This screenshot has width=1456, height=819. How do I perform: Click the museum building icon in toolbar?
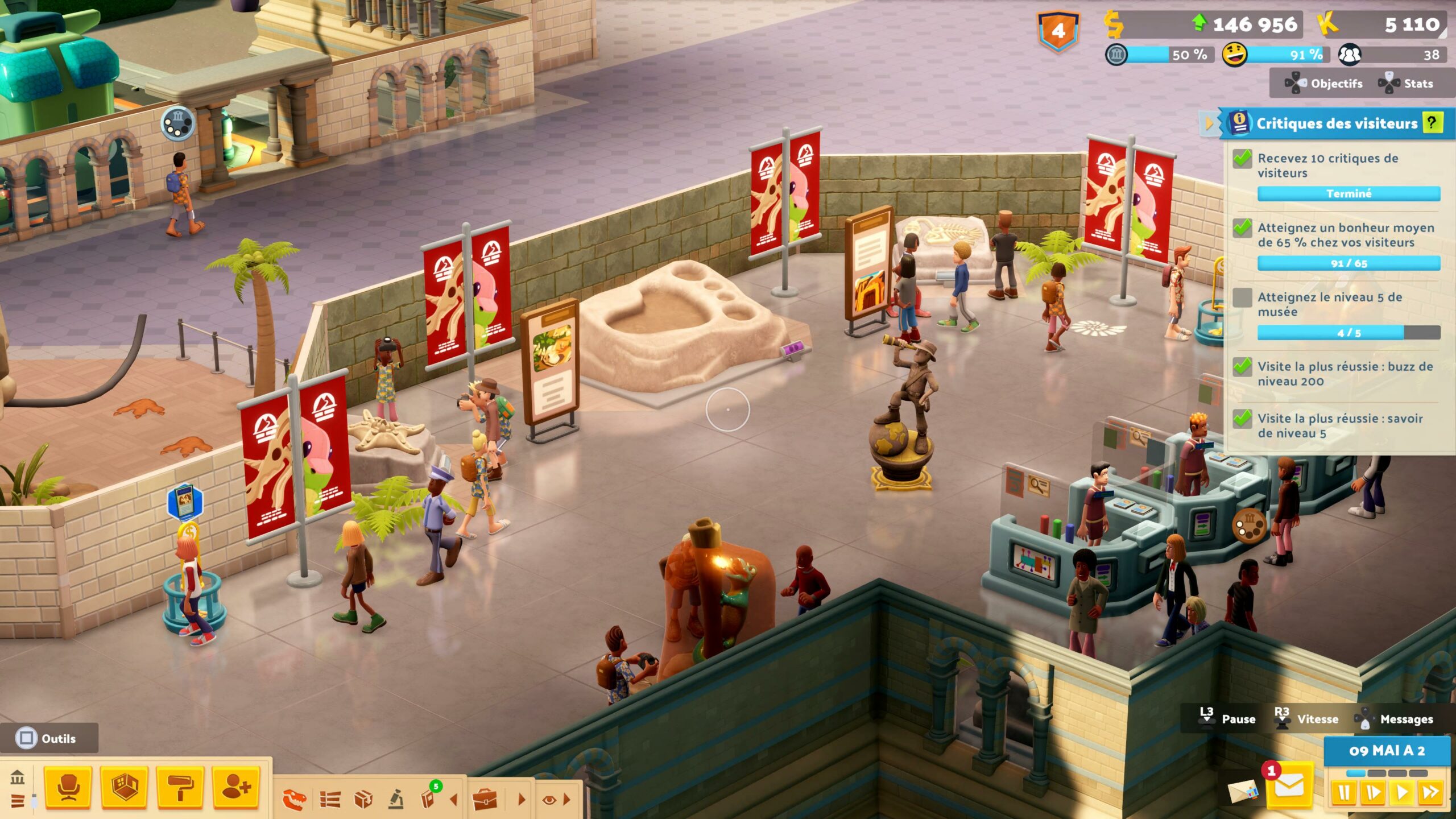coord(18,777)
